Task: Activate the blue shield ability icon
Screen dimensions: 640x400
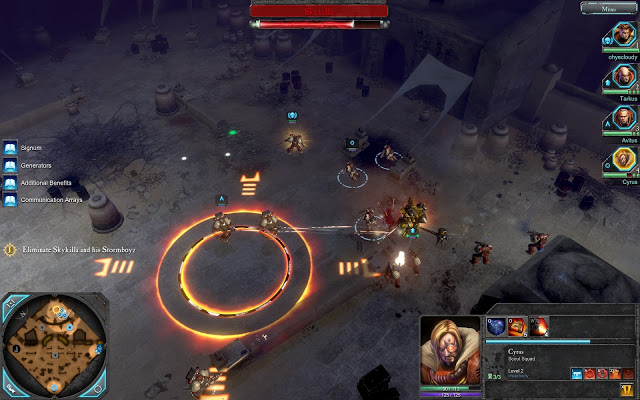Action: coord(496,326)
